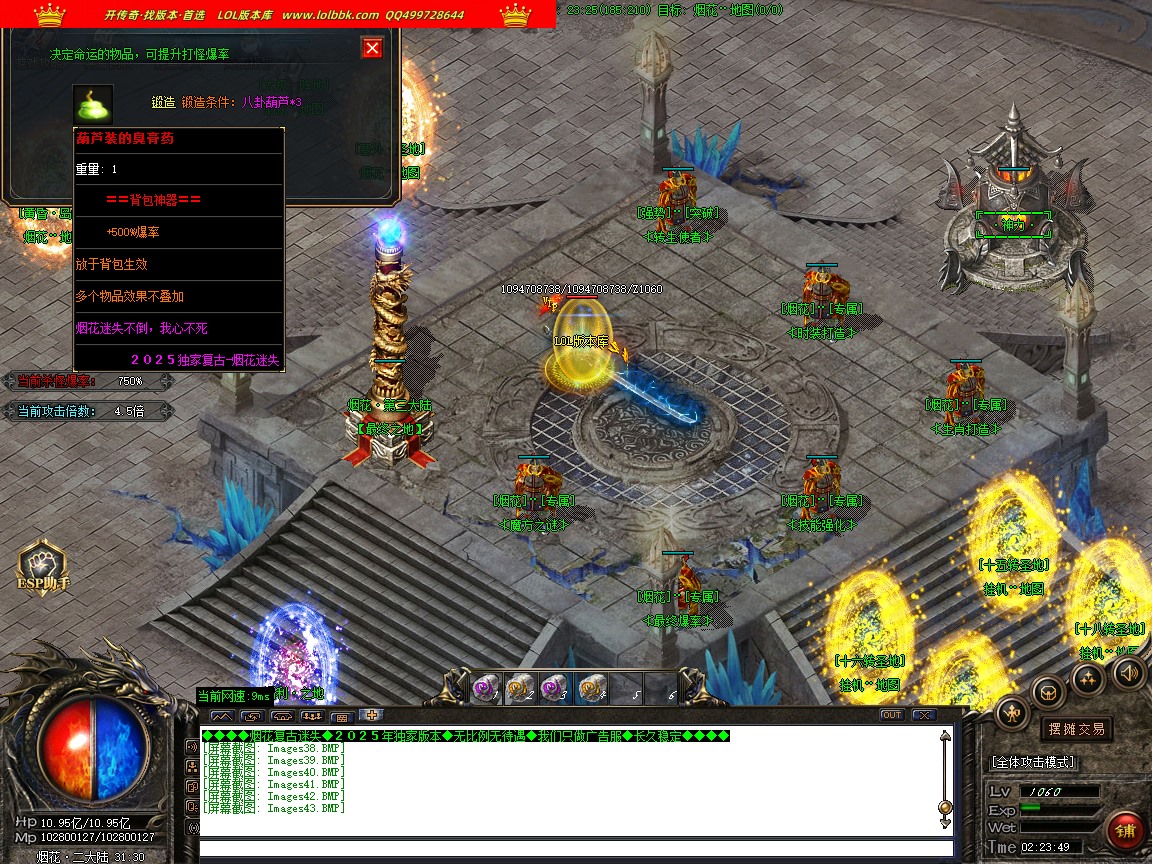Image resolution: width=1152 pixels, height=864 pixels.
Task: Open the ESP助手 fist badge
Action: [x=42, y=568]
